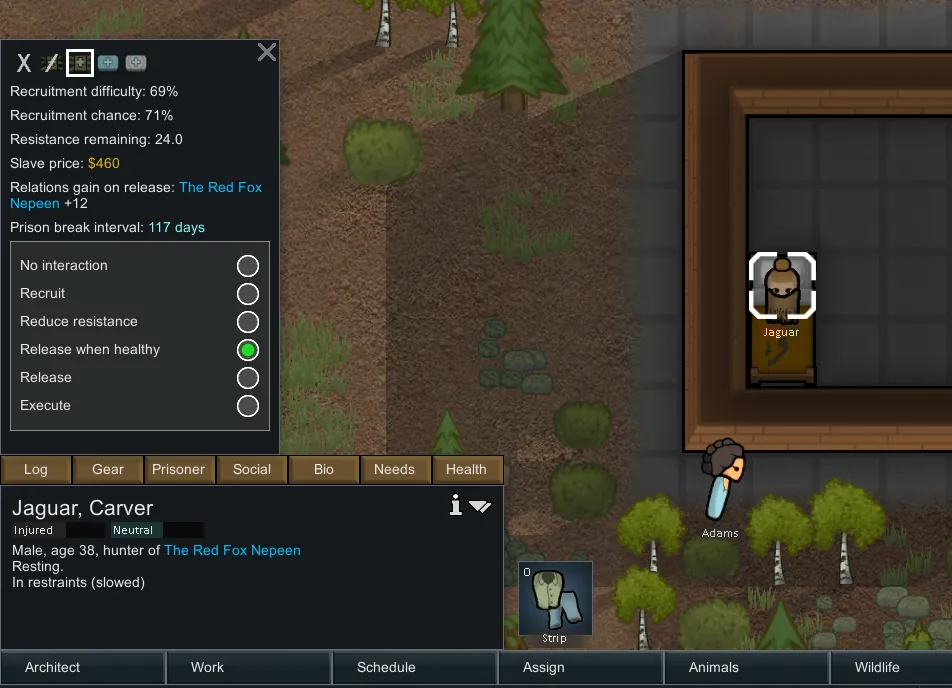Set medical care to no care (X icon)

pyautogui.click(x=24, y=64)
